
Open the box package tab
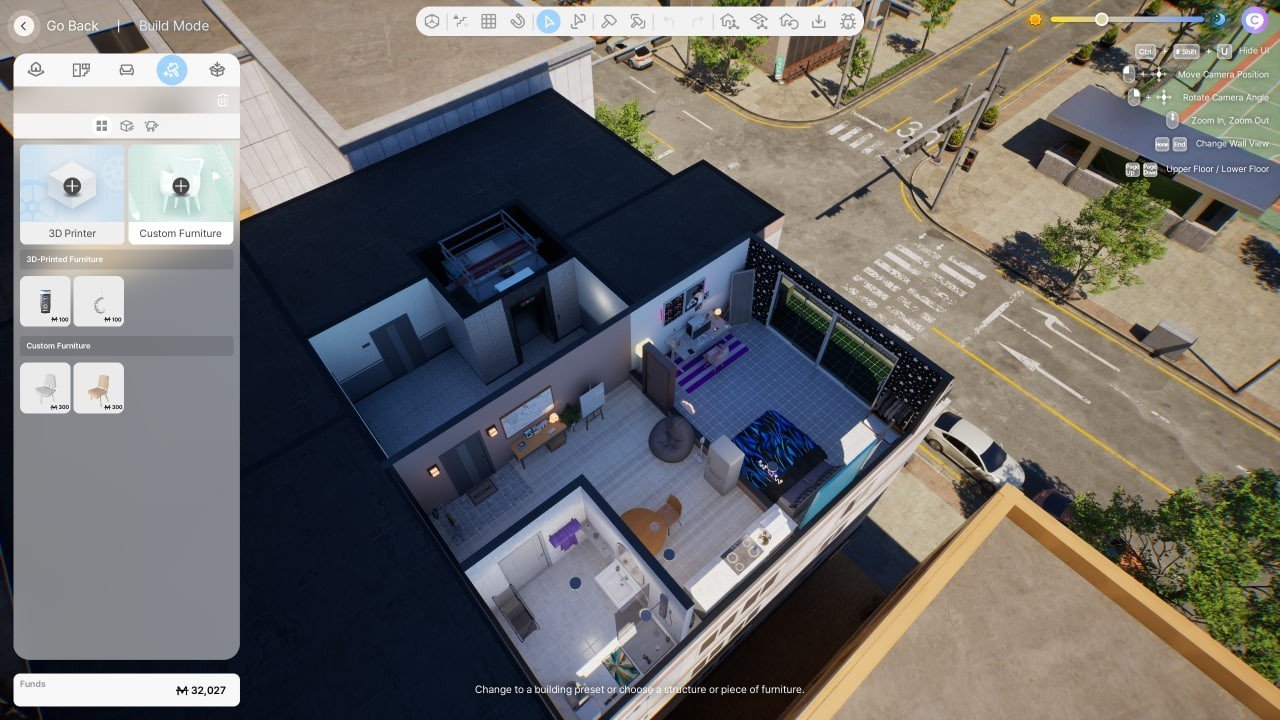(217, 70)
